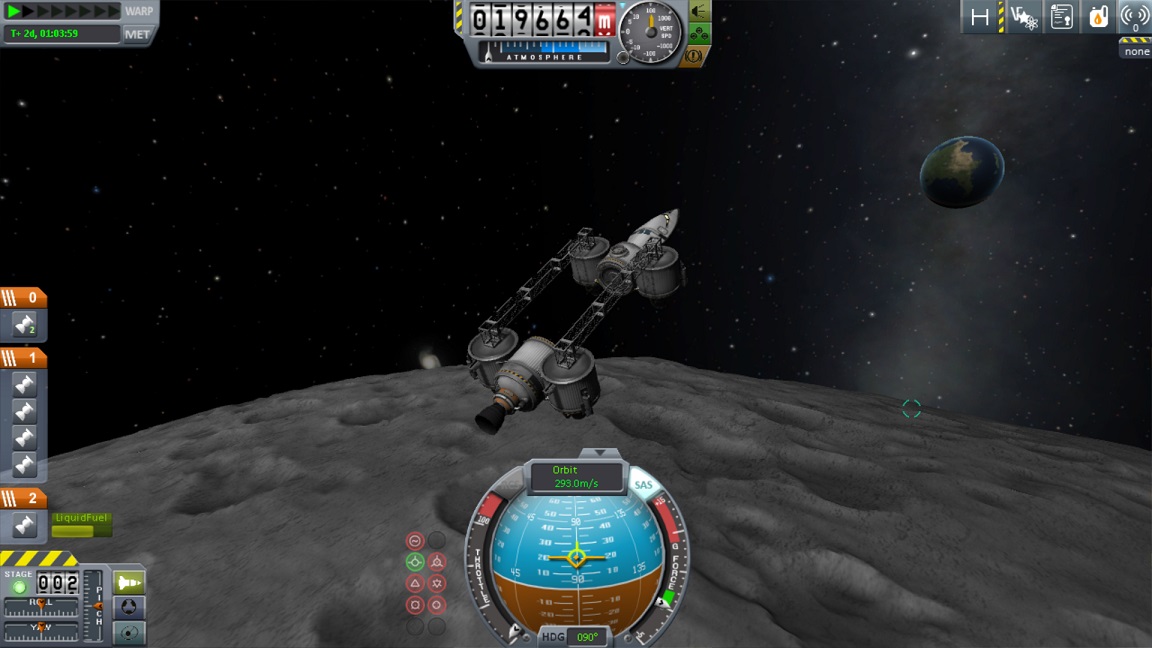Viewport: 1152px width, 648px height.
Task: Switch to the docking controls mode
Action: [130, 608]
